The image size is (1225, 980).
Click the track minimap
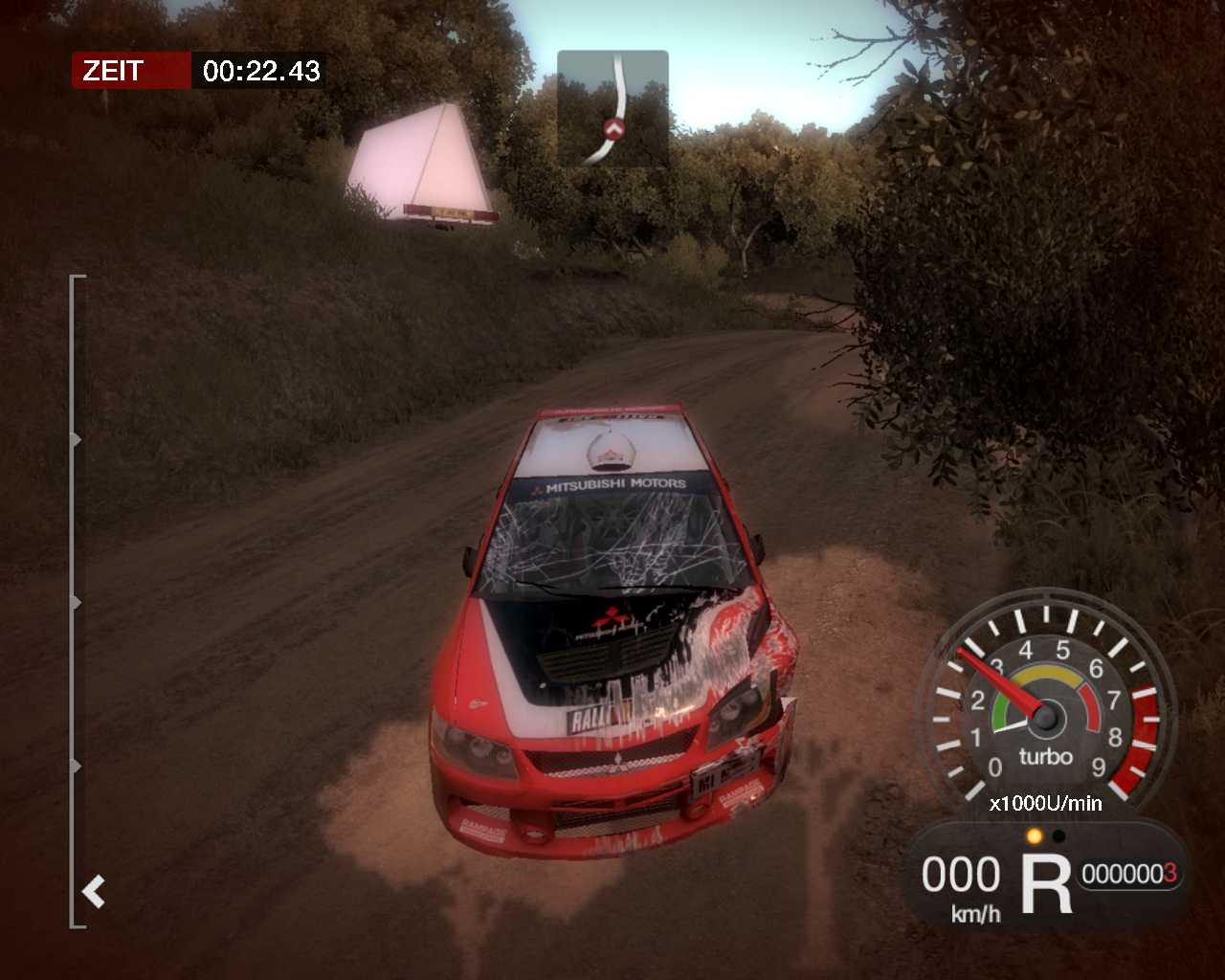point(612,108)
